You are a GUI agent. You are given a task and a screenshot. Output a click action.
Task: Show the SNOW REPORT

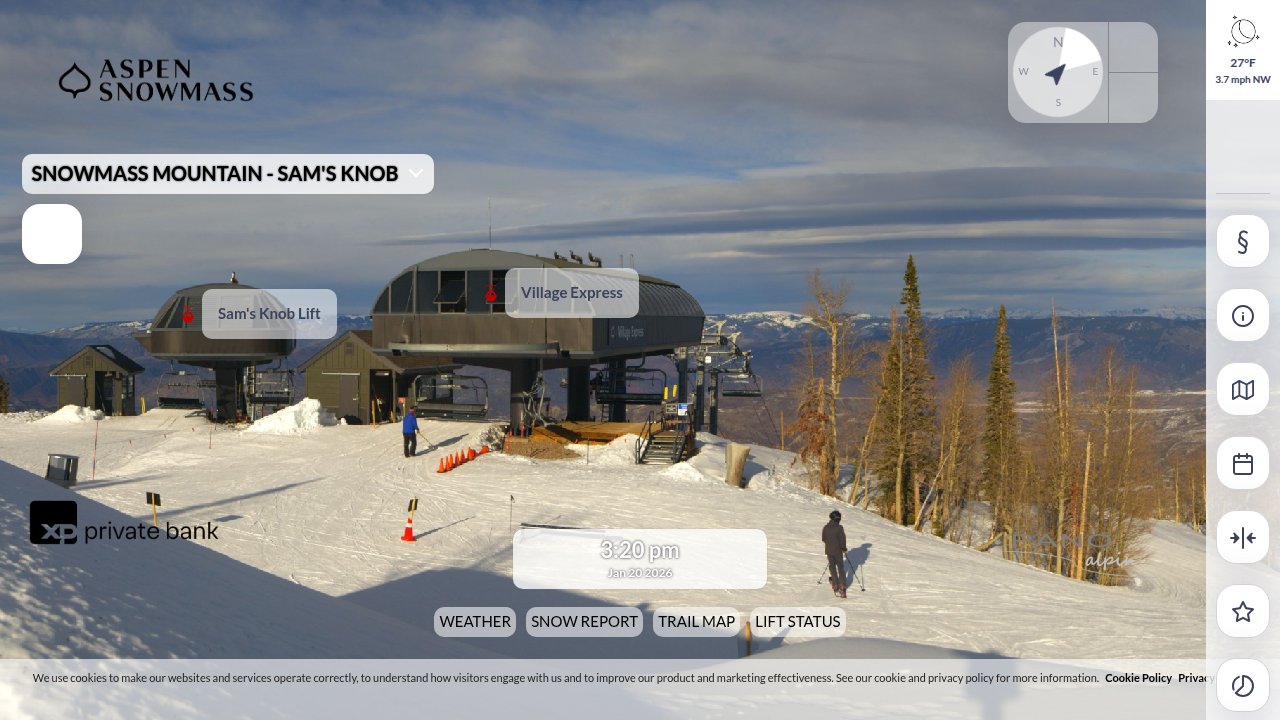tap(584, 622)
